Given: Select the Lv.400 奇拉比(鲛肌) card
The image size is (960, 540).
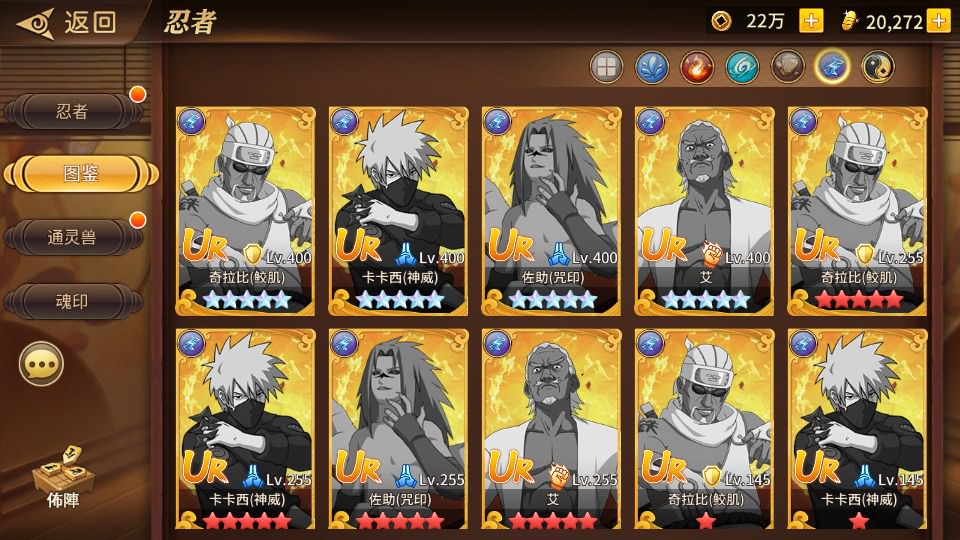Looking at the screenshot, I should pos(245,211).
